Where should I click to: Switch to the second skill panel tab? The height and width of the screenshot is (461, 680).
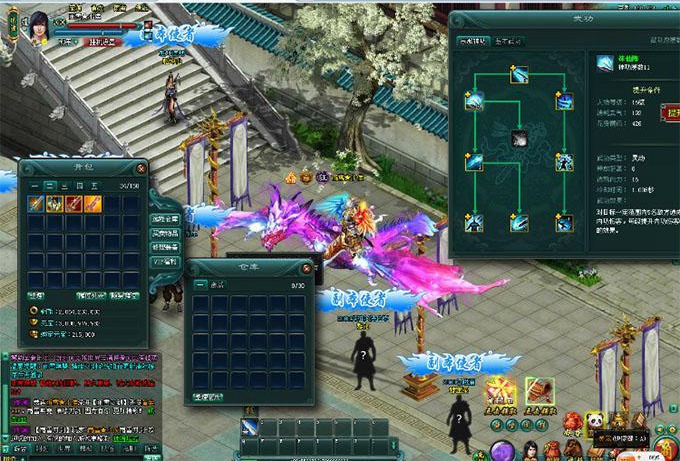(507, 41)
